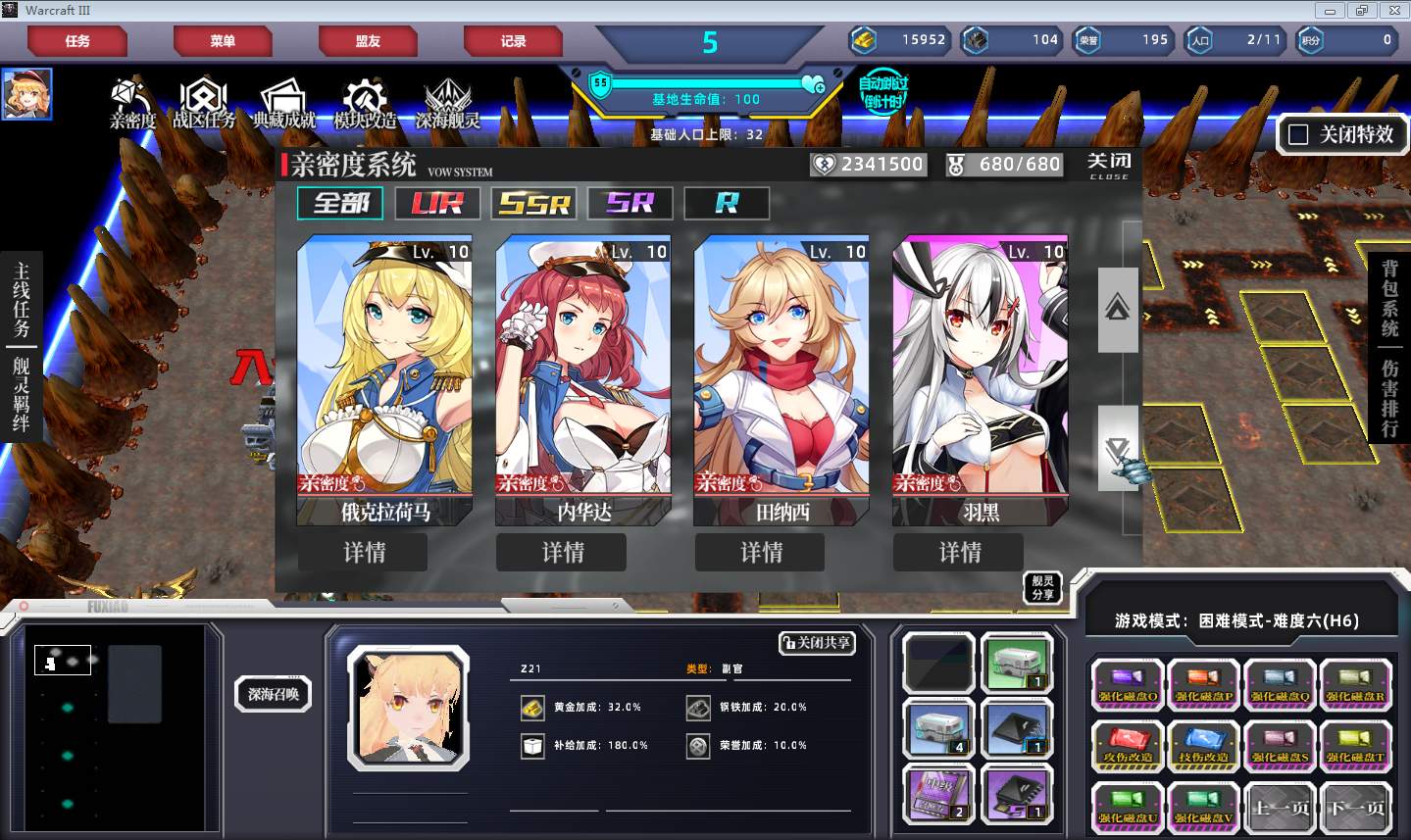
Task: Toggle 关闭共享 sharing button
Action: click(816, 643)
